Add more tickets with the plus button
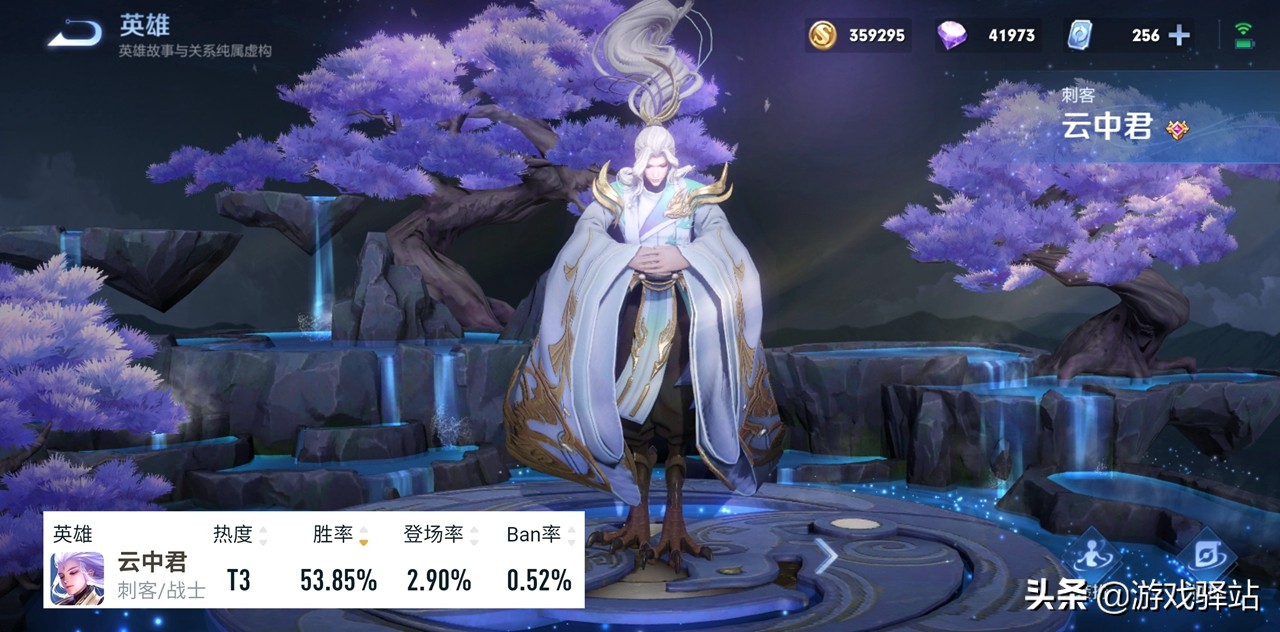1280x632 pixels. tap(1180, 36)
